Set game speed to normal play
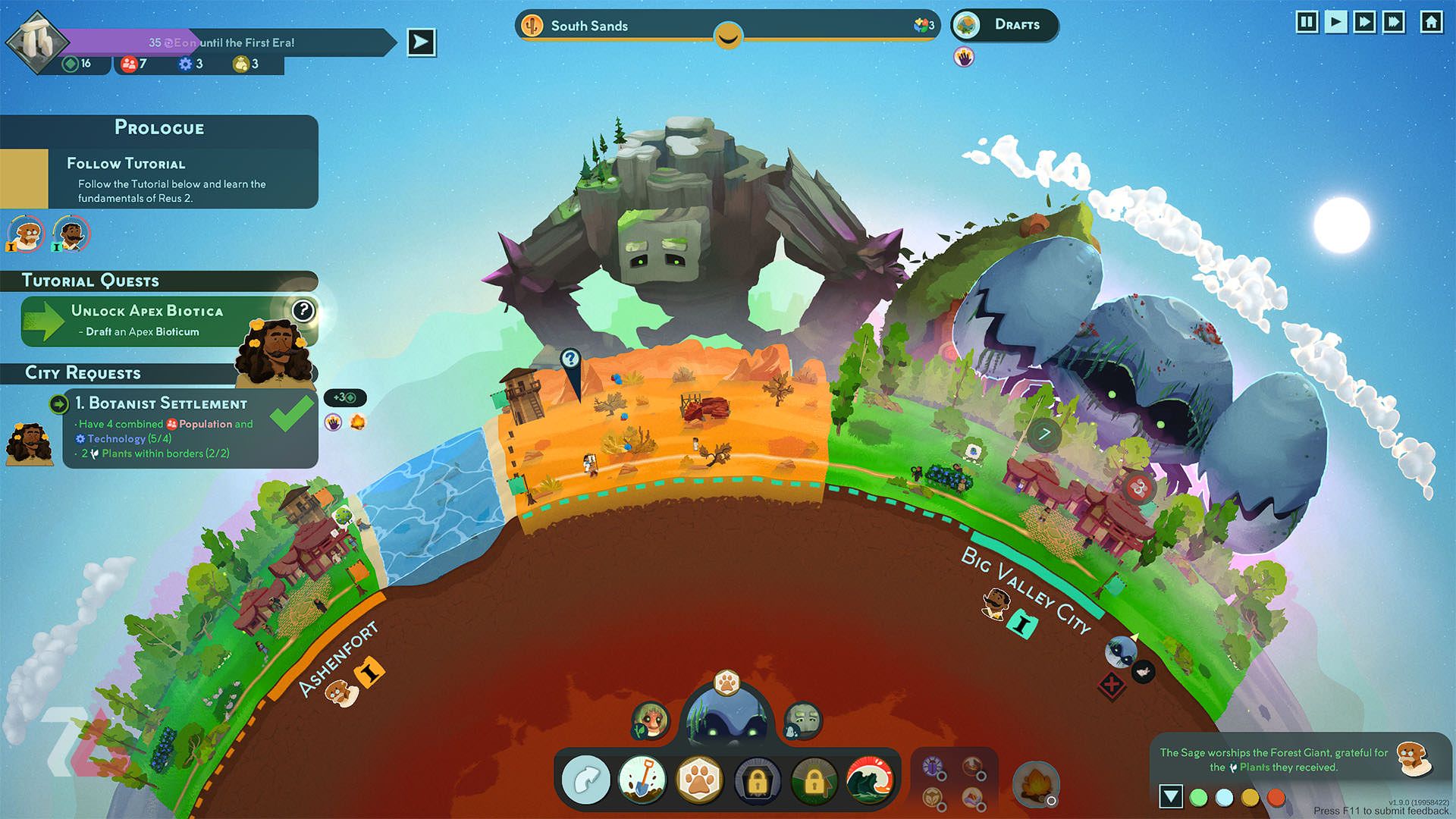 (1335, 22)
